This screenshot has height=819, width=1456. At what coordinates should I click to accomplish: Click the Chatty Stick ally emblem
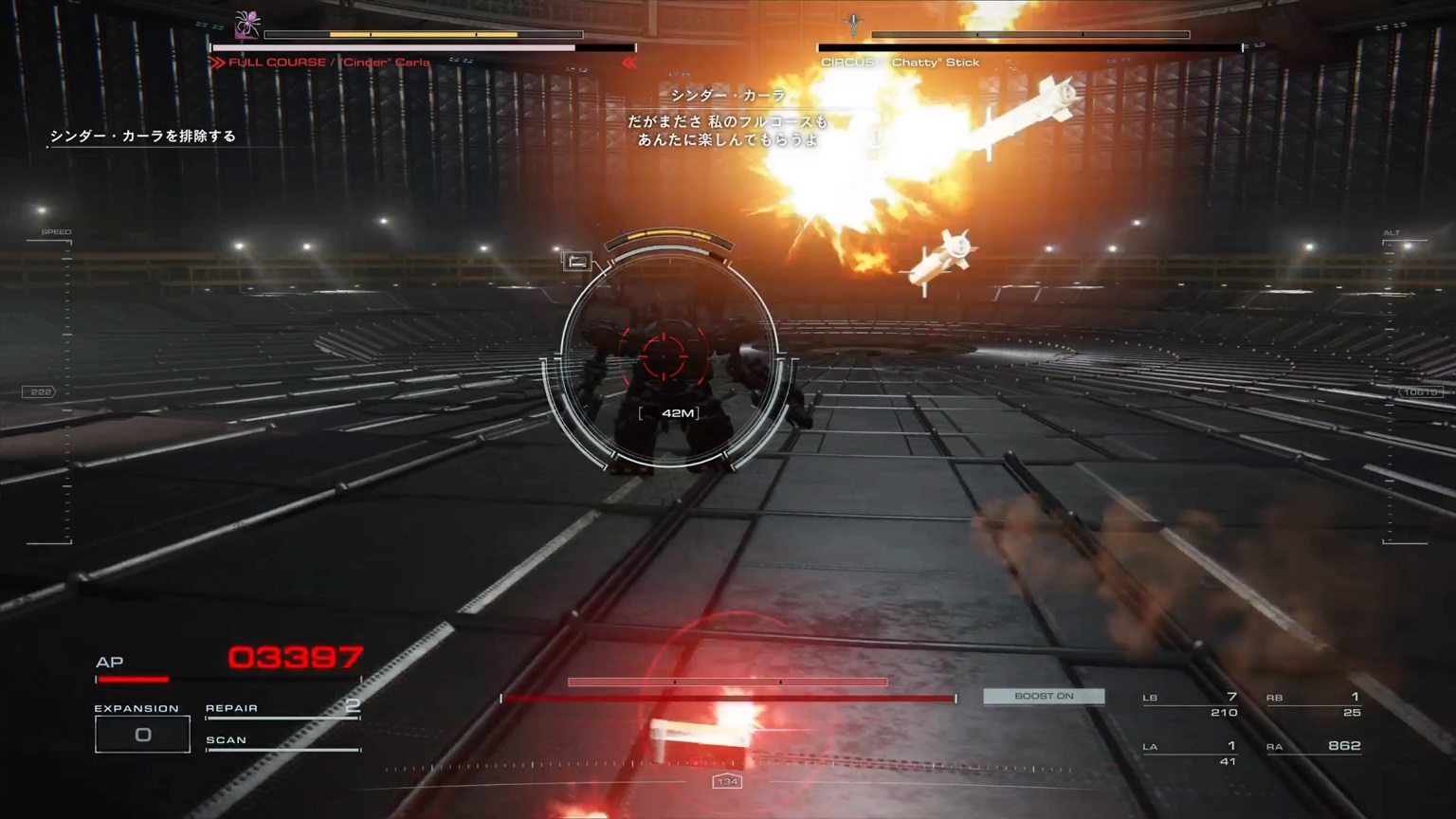point(854,24)
